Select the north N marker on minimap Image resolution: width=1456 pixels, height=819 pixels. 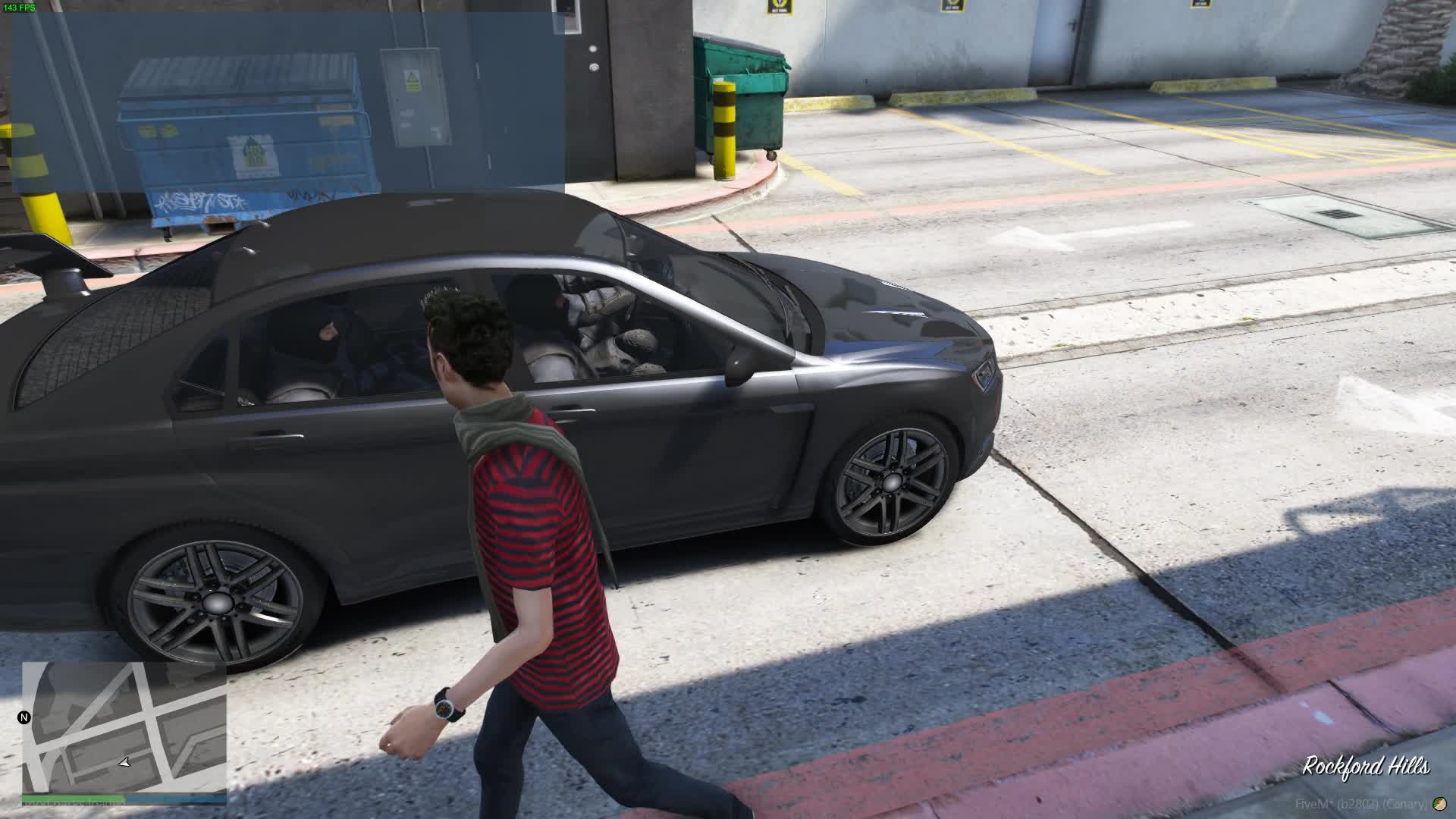pyautogui.click(x=24, y=717)
